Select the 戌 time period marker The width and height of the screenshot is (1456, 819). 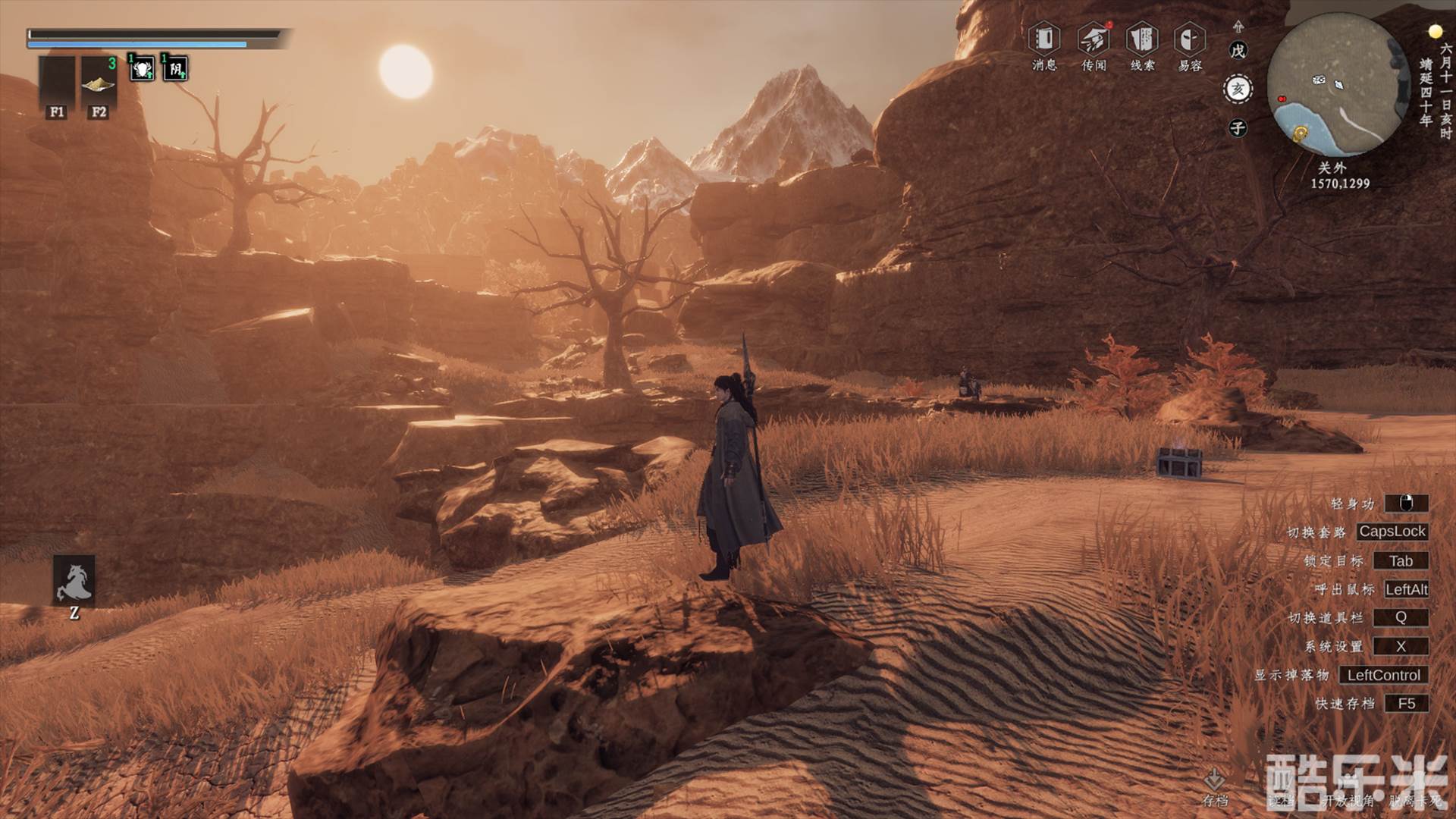point(1238,51)
